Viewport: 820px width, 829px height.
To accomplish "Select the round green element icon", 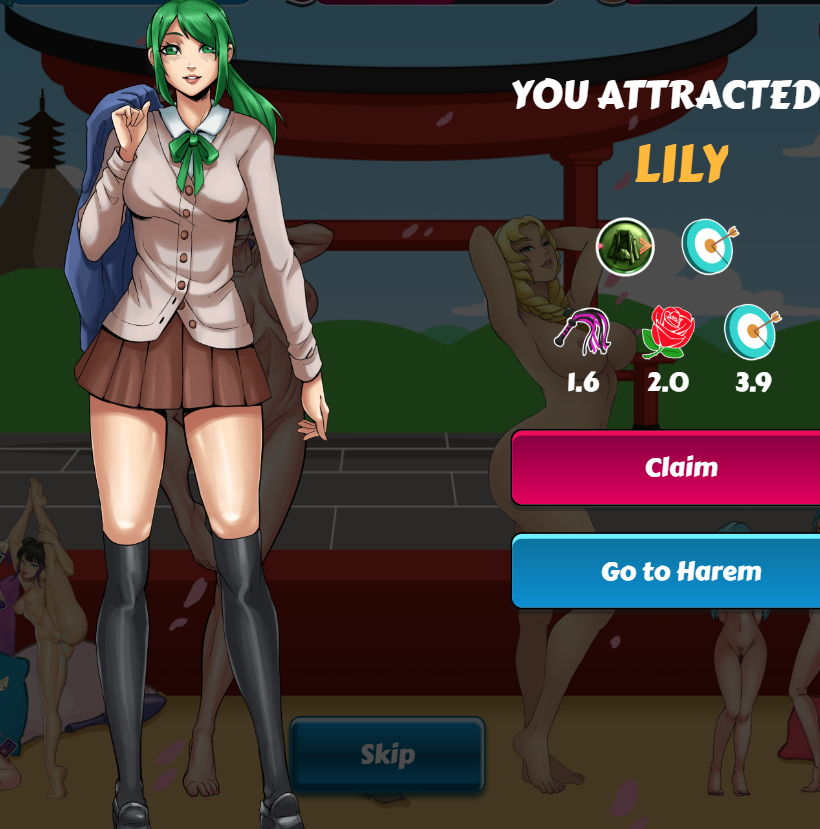I will [x=625, y=246].
